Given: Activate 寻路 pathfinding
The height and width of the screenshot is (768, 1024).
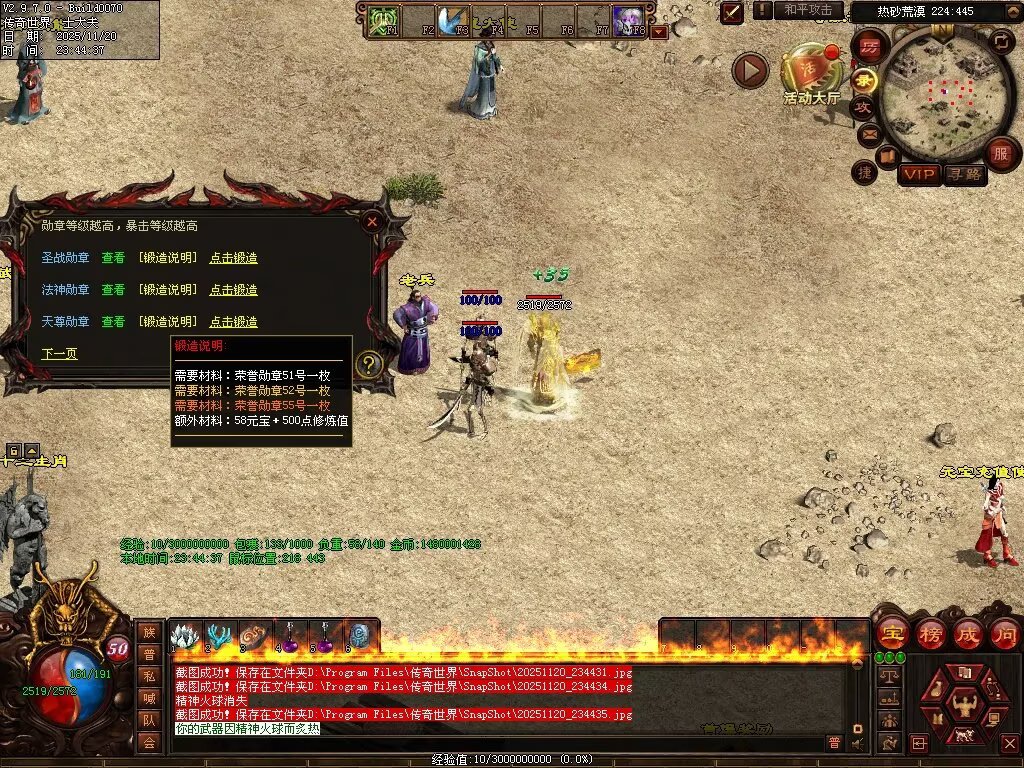Looking at the screenshot, I should click(964, 175).
